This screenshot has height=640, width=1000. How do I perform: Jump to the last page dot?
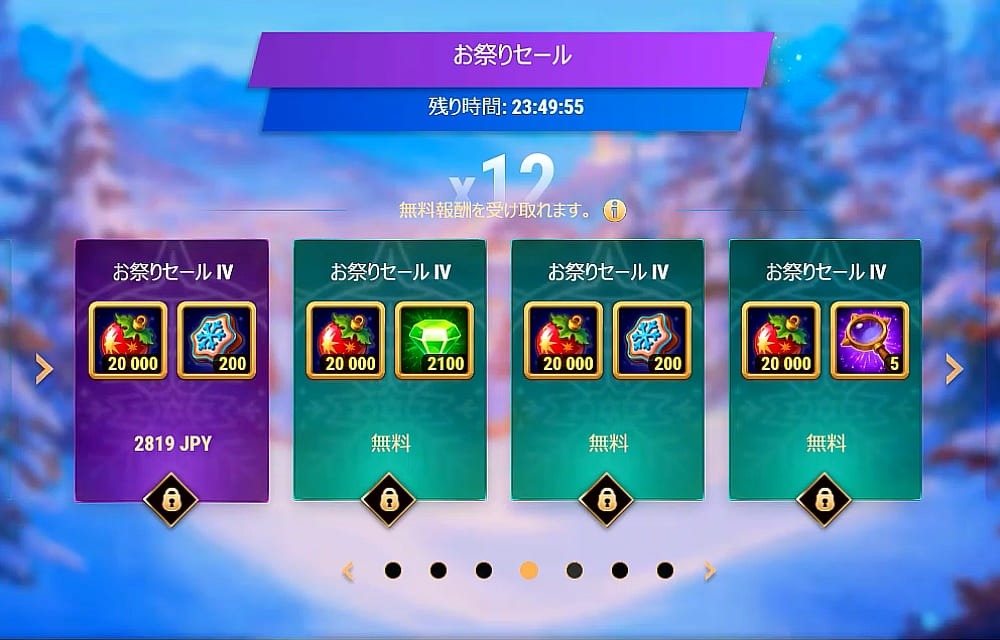[x=665, y=571]
